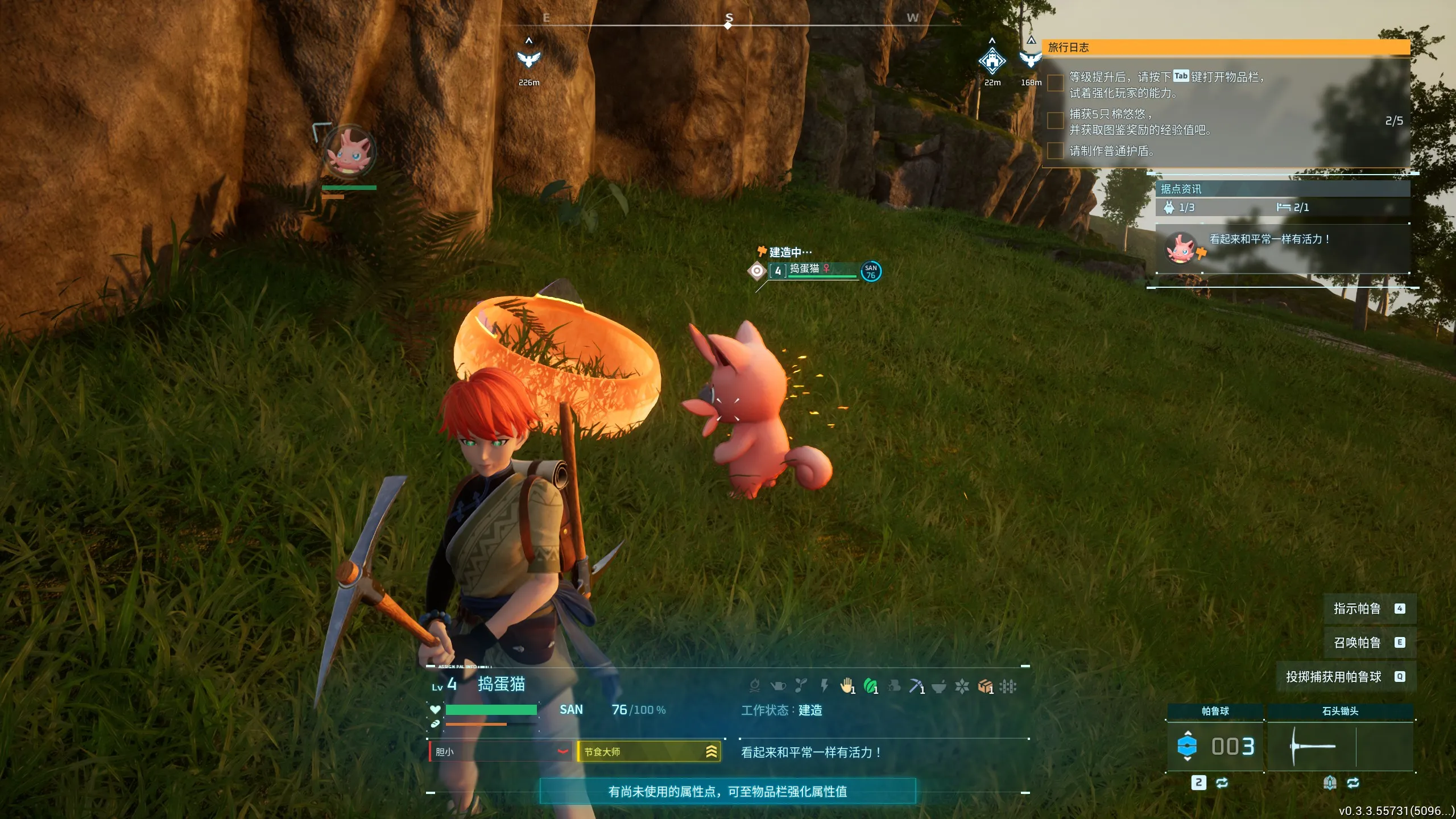Select the box transport suitability icon

(985, 686)
